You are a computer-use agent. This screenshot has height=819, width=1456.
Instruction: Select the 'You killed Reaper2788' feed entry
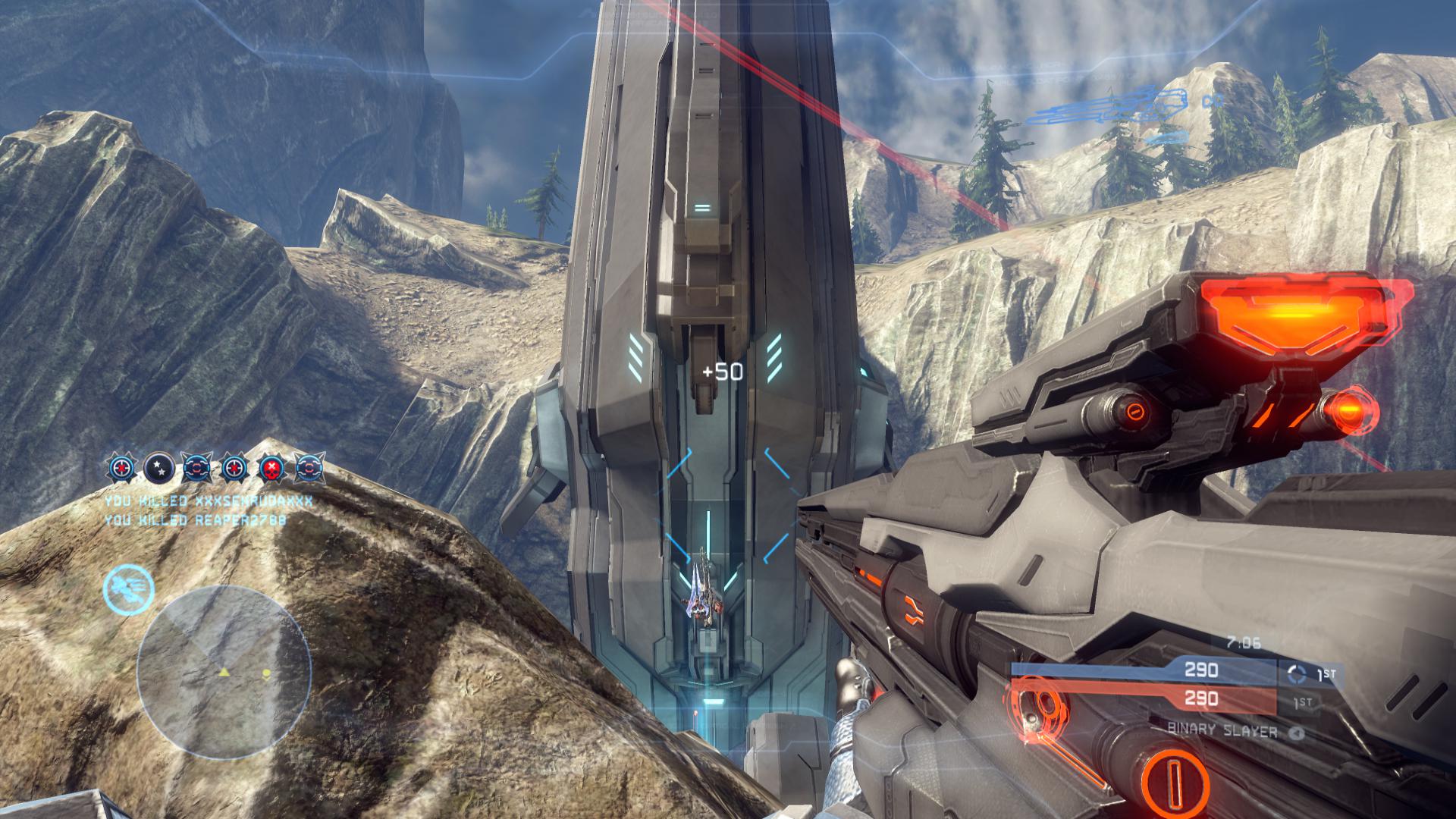point(196,520)
